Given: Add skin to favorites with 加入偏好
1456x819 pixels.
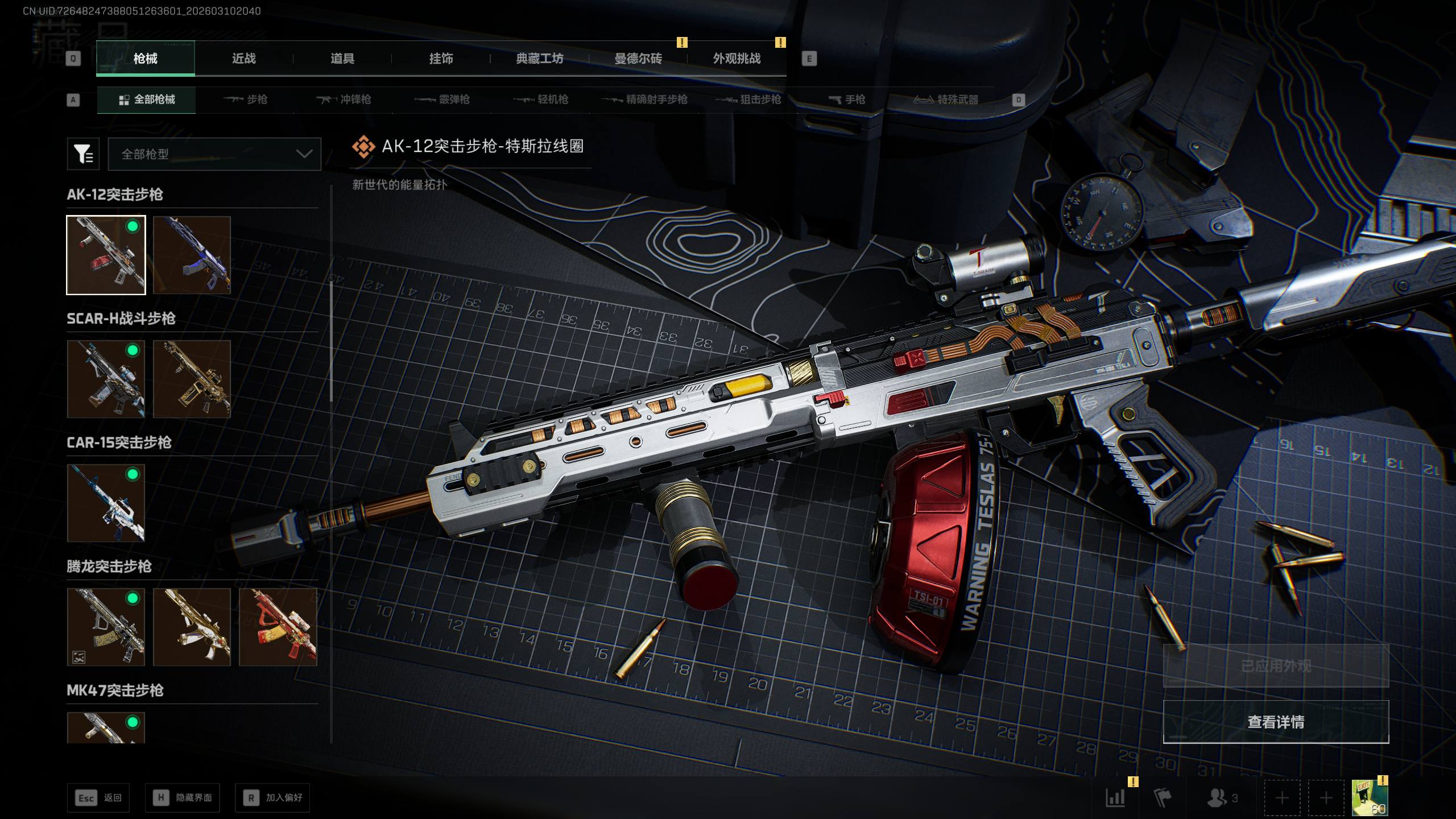Looking at the screenshot, I should click(x=272, y=798).
